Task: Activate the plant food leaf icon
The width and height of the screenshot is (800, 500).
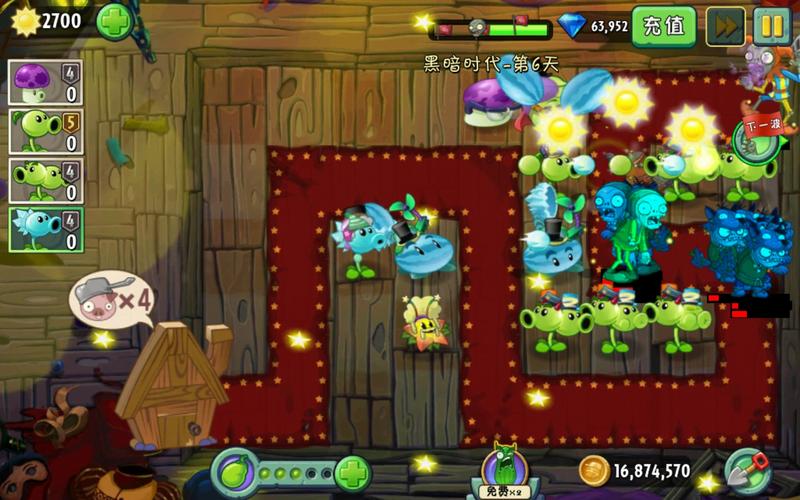Action: click(x=236, y=472)
